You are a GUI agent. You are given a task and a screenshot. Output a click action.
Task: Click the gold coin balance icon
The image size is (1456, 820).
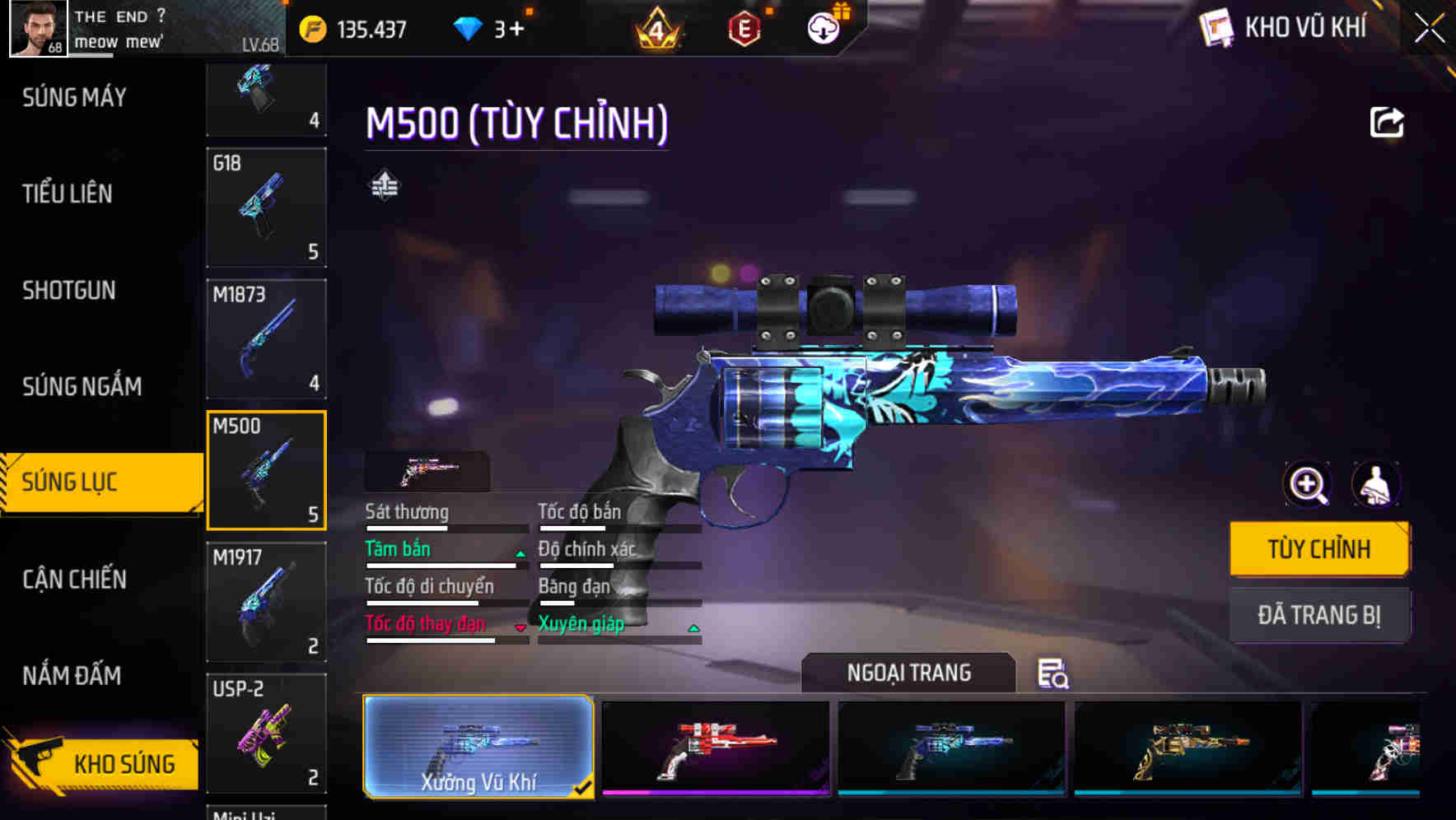(x=311, y=27)
